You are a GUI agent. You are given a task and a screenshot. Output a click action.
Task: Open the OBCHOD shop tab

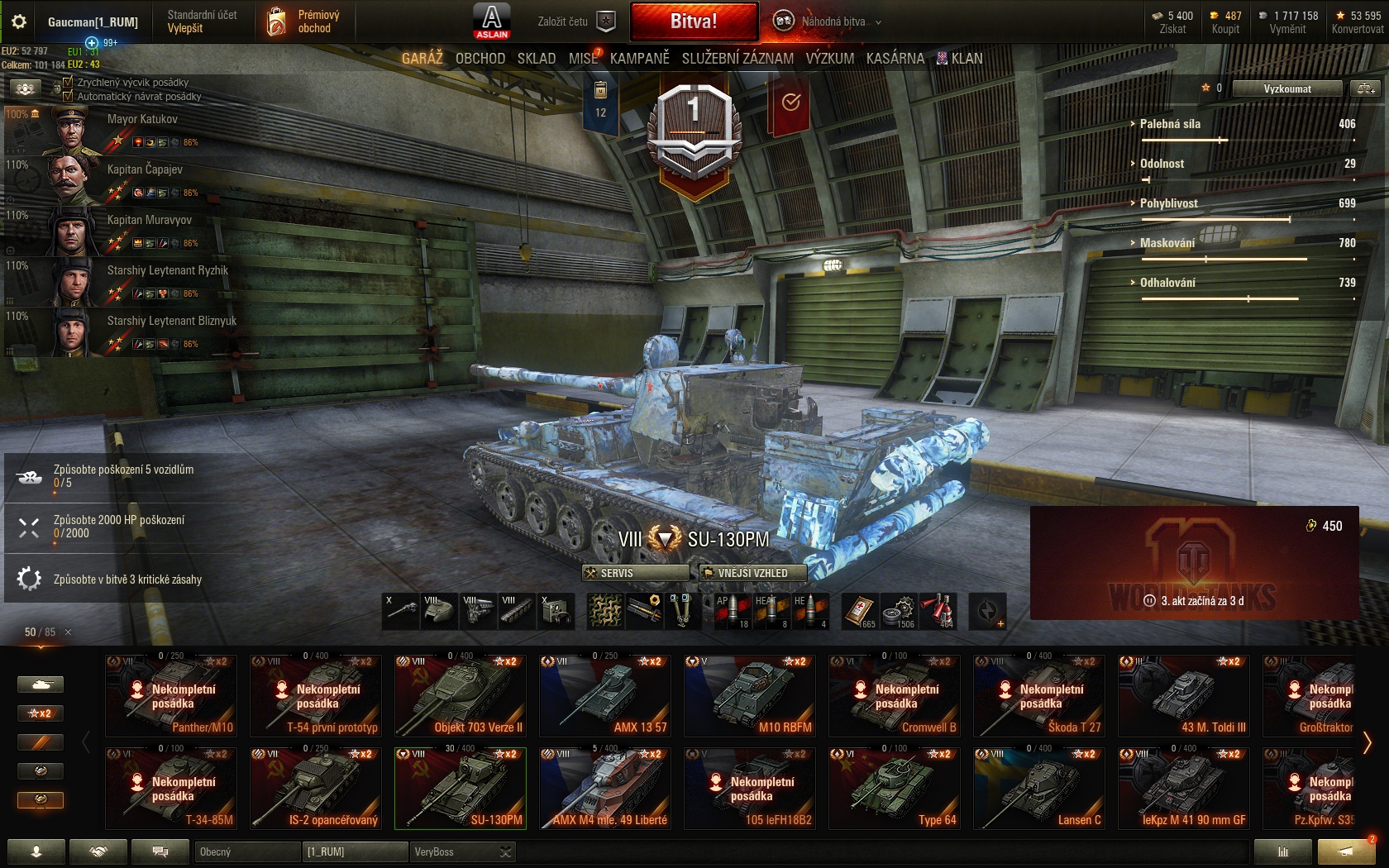(x=480, y=59)
